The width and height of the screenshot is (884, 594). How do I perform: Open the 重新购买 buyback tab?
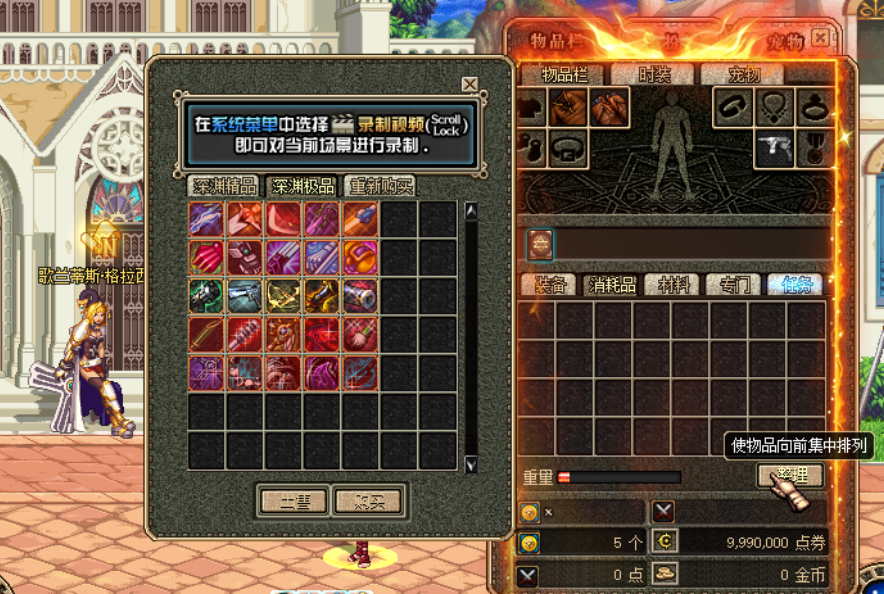pos(380,186)
